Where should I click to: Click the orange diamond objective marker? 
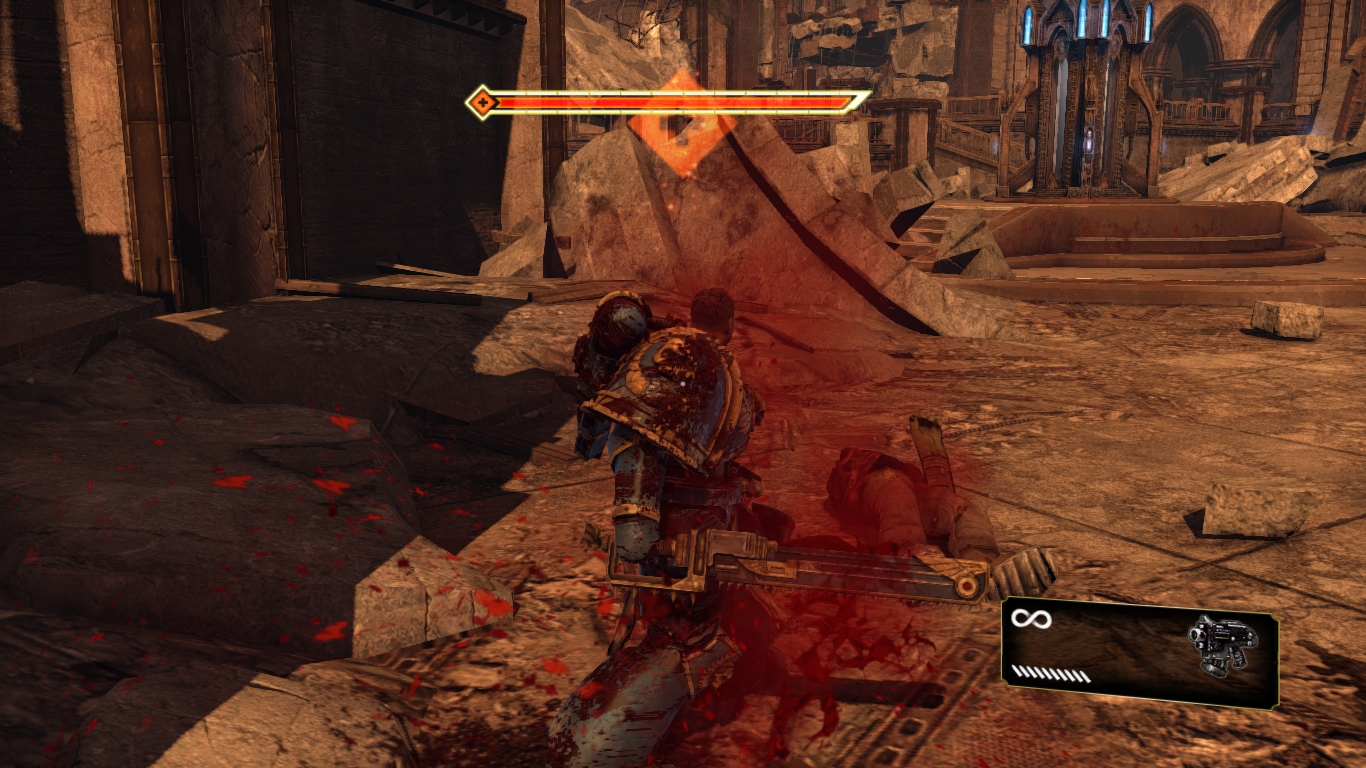pos(682,124)
